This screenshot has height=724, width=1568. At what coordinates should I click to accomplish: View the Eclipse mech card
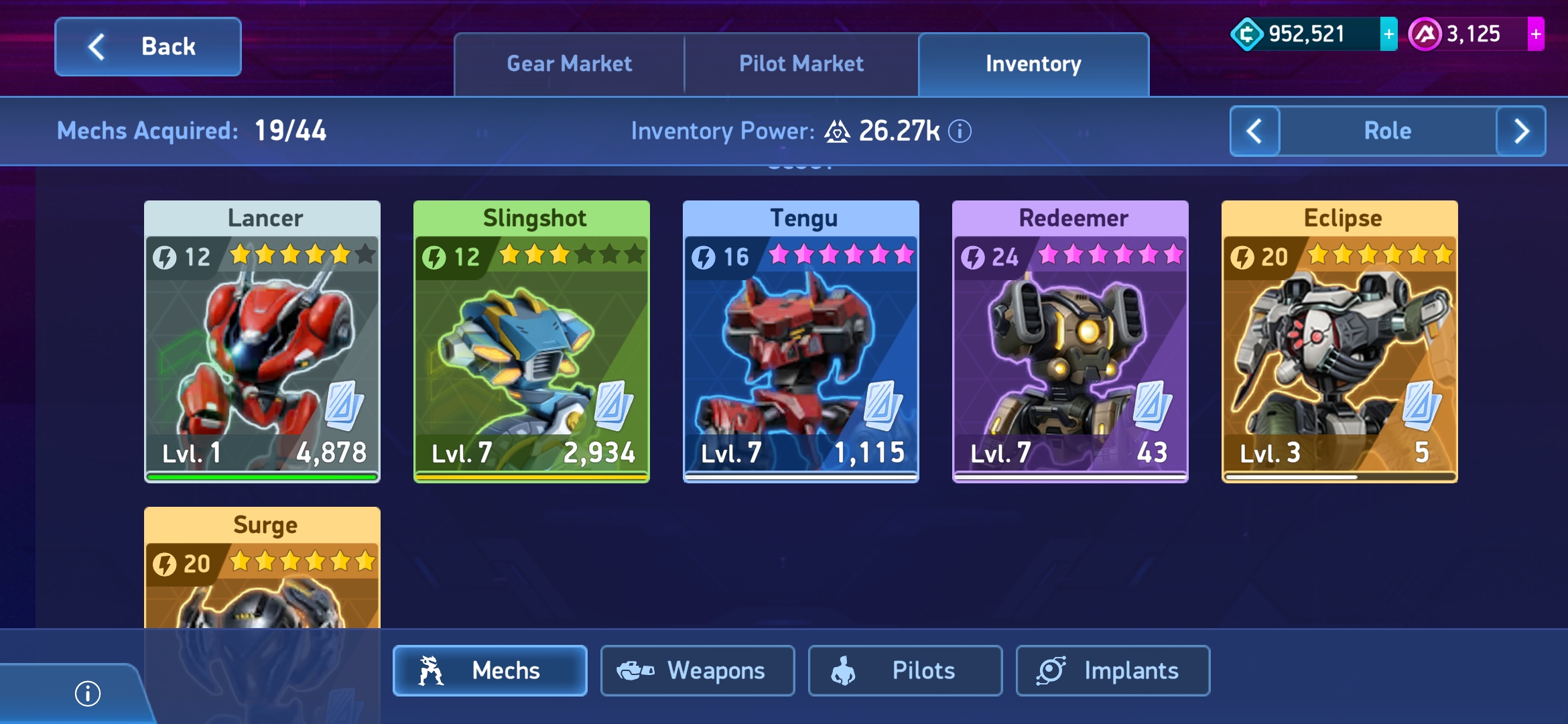point(1340,342)
